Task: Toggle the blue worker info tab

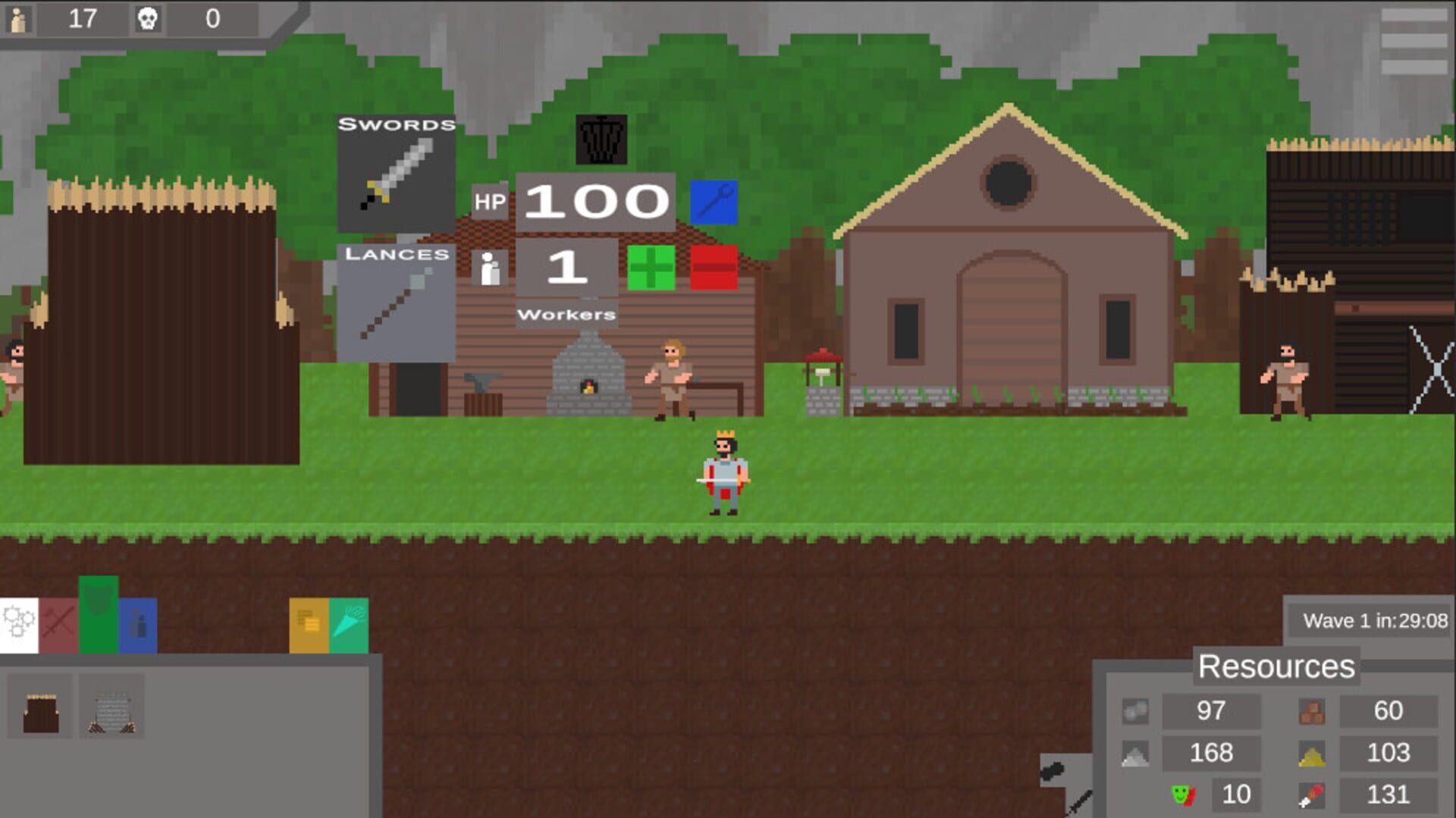Action: [x=136, y=623]
